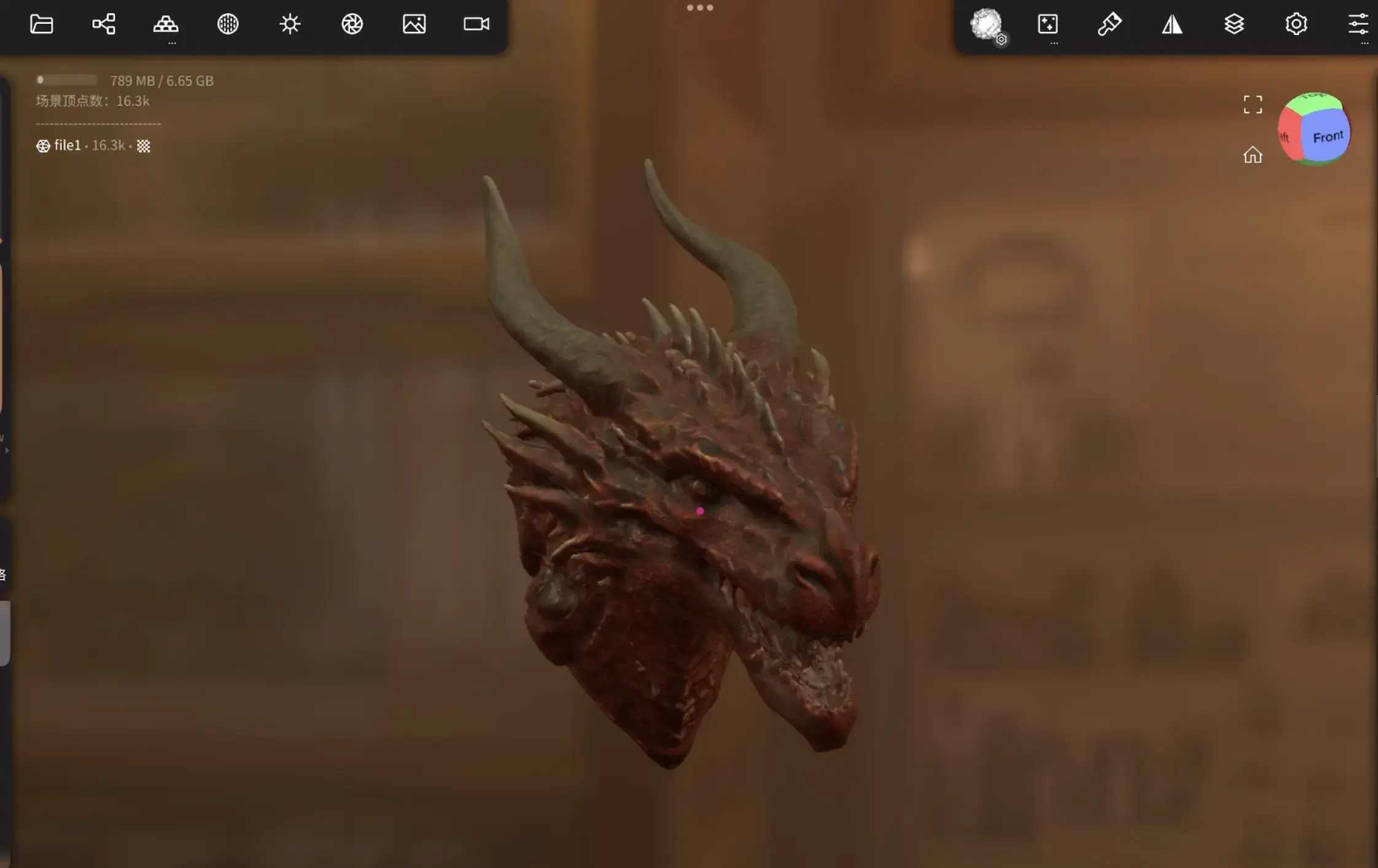Select the file1 entry in the scene list
The image size is (1378, 868).
[x=68, y=145]
